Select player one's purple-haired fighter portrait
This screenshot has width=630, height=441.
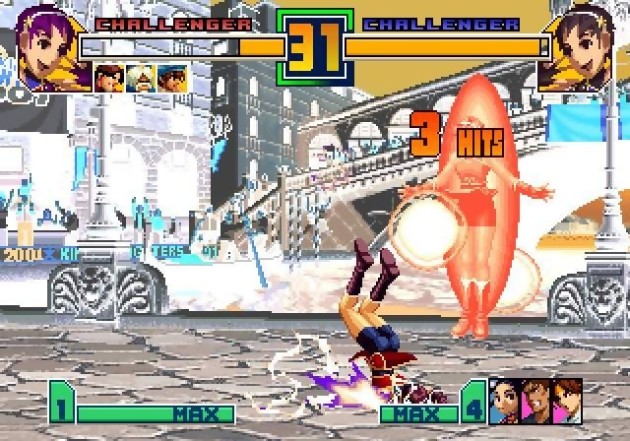coord(44,44)
